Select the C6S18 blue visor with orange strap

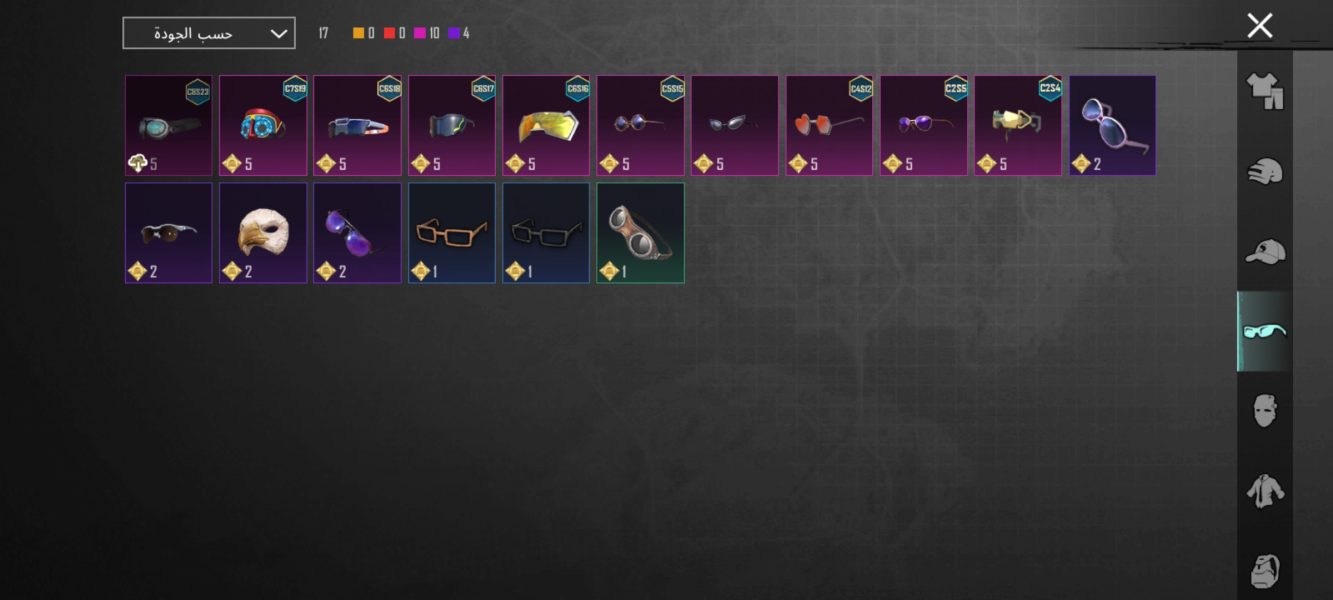point(357,126)
